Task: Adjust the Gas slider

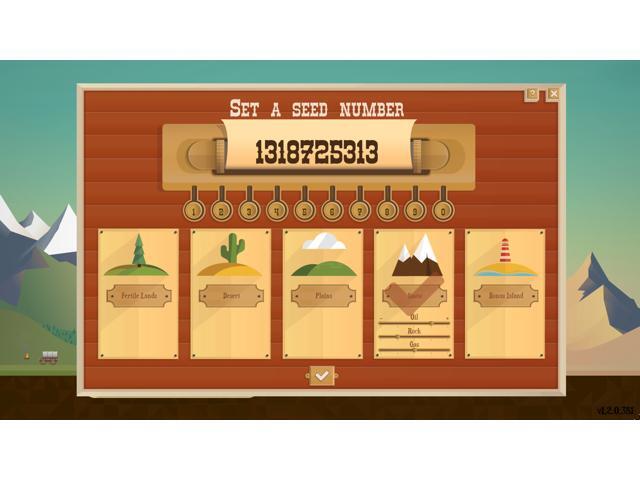Action: coord(414,350)
